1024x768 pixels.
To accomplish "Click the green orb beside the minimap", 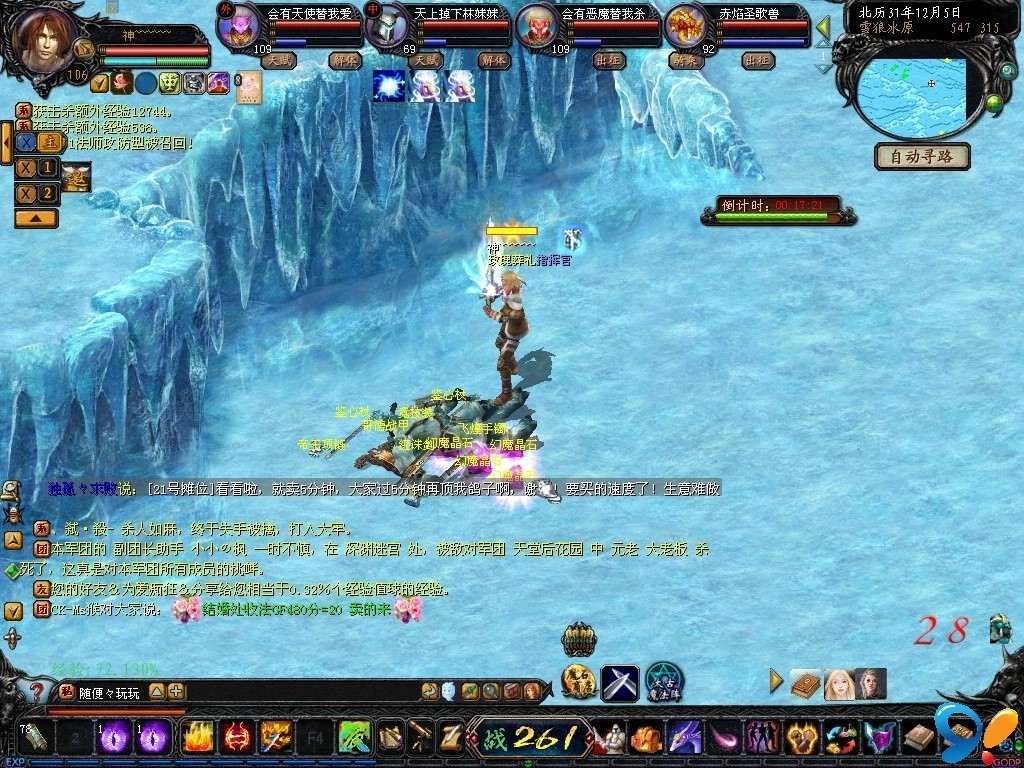I will [x=993, y=103].
